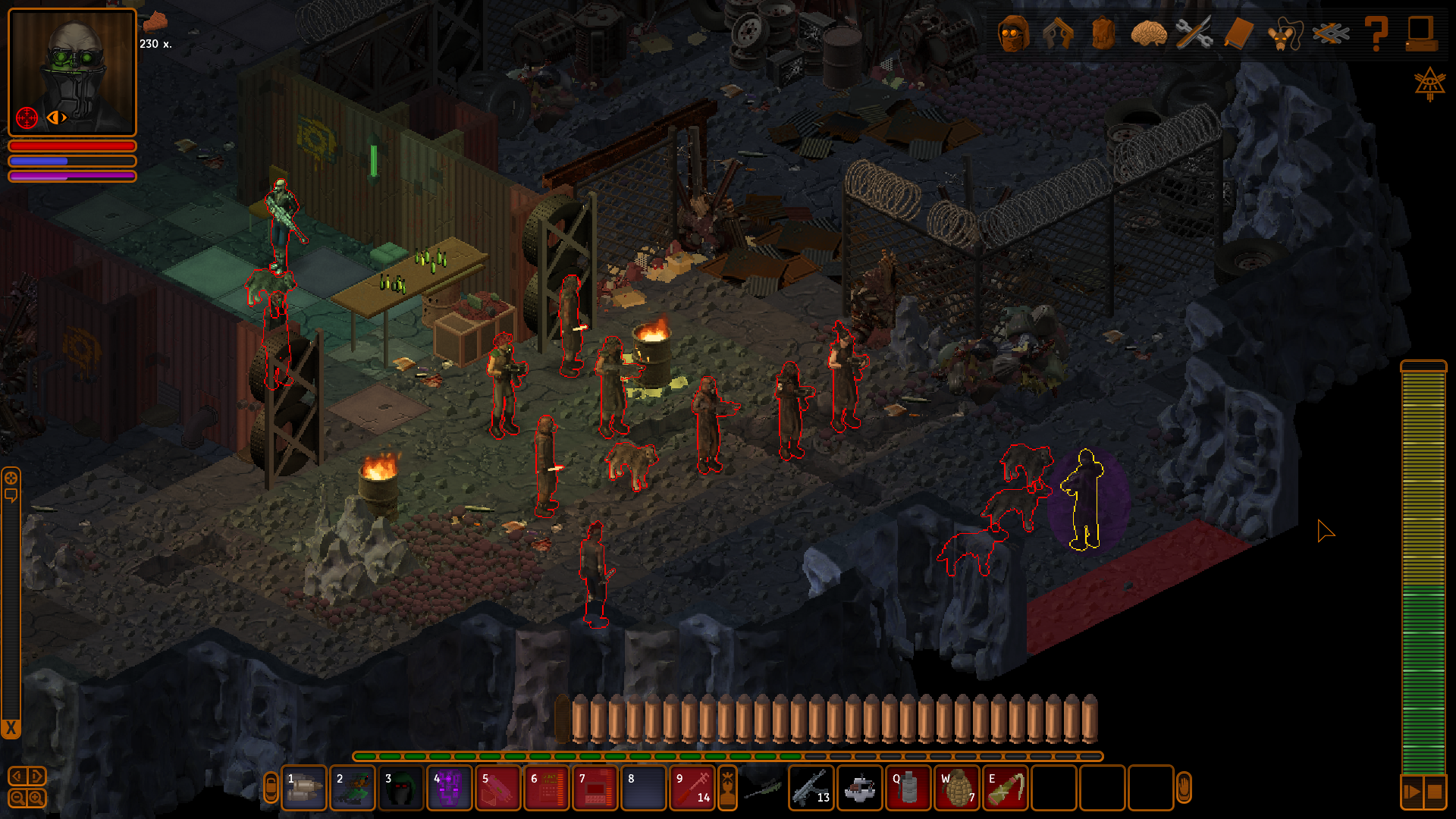This screenshot has height=819, width=1456.
Task: Select the syringe item in slot 9
Action: [692, 789]
